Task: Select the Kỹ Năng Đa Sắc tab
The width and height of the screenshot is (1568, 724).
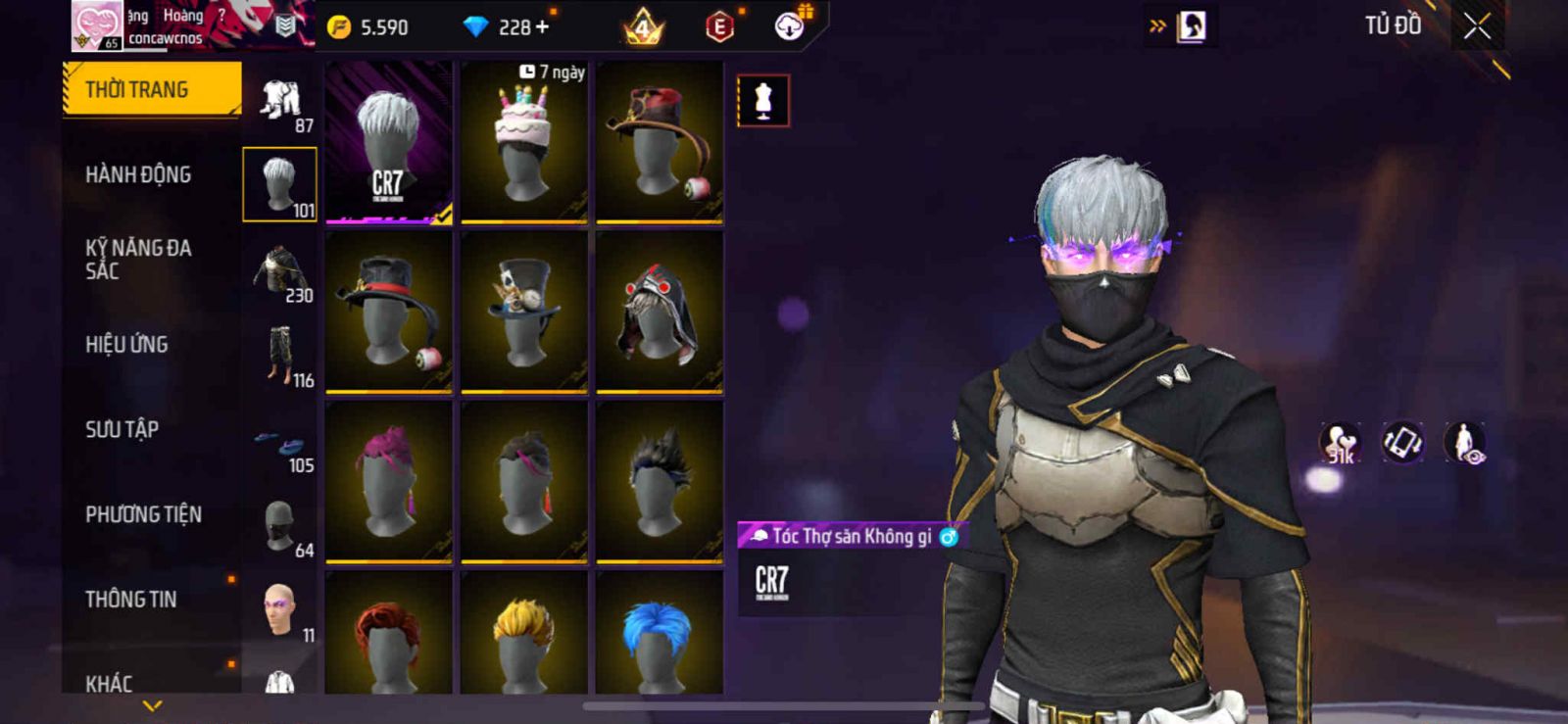Action: (138, 260)
